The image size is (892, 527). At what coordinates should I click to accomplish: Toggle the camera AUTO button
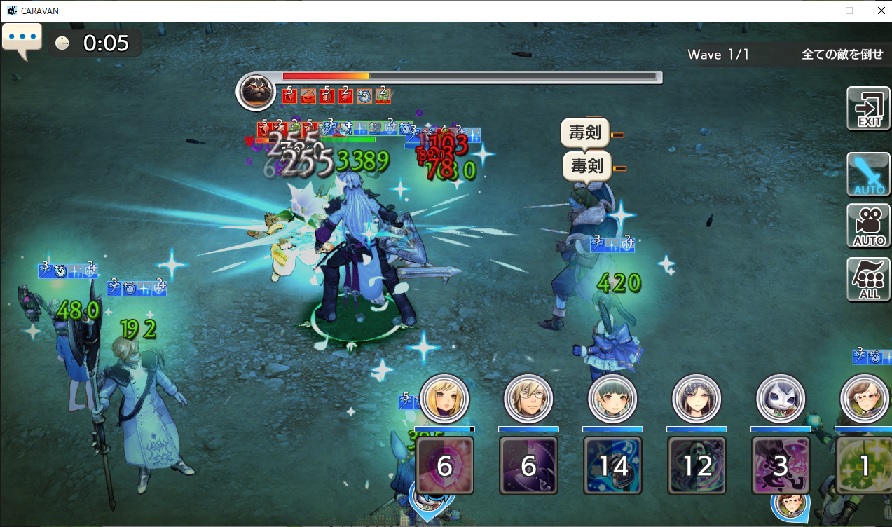(868, 227)
